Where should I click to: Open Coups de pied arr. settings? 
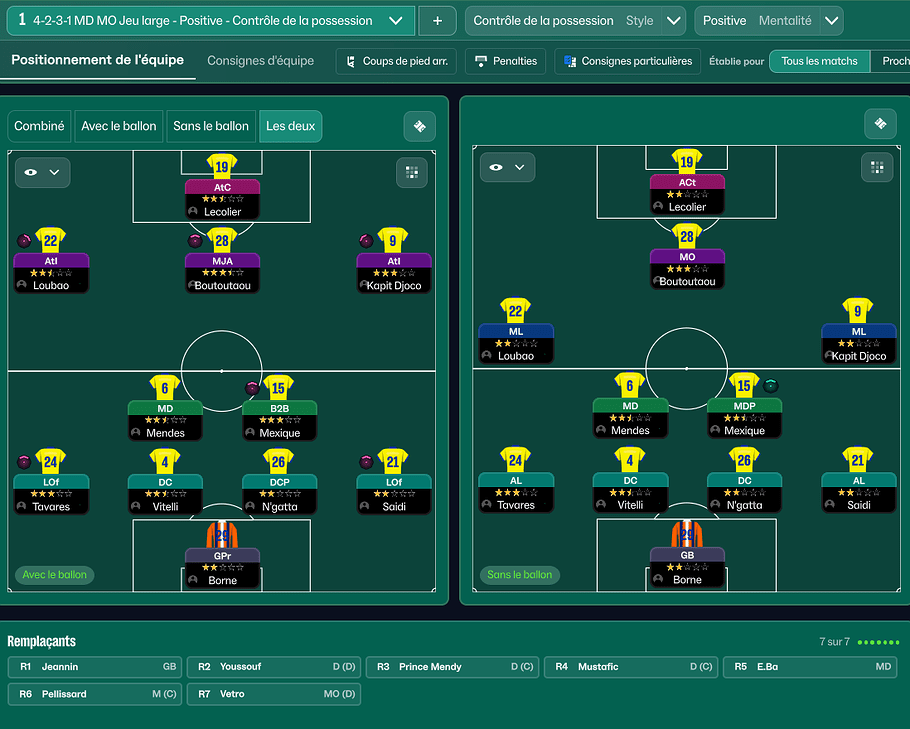click(x=396, y=61)
